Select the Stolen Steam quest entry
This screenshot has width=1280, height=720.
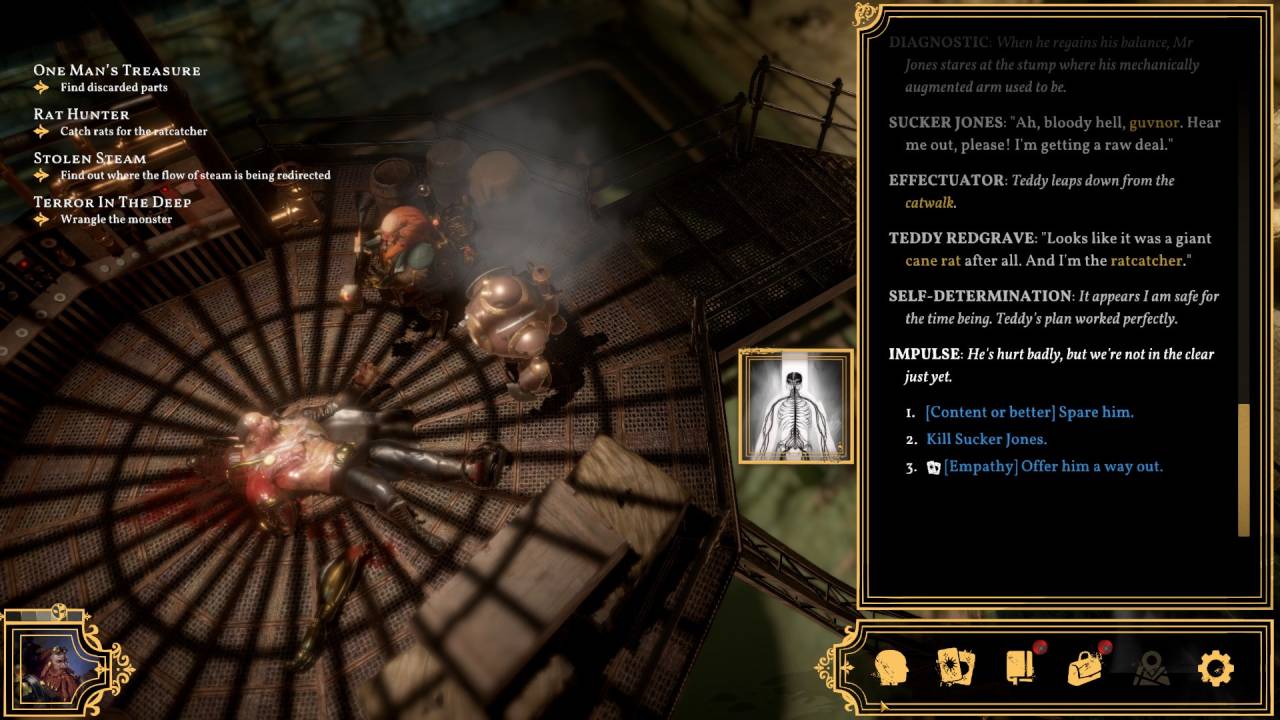click(90, 158)
